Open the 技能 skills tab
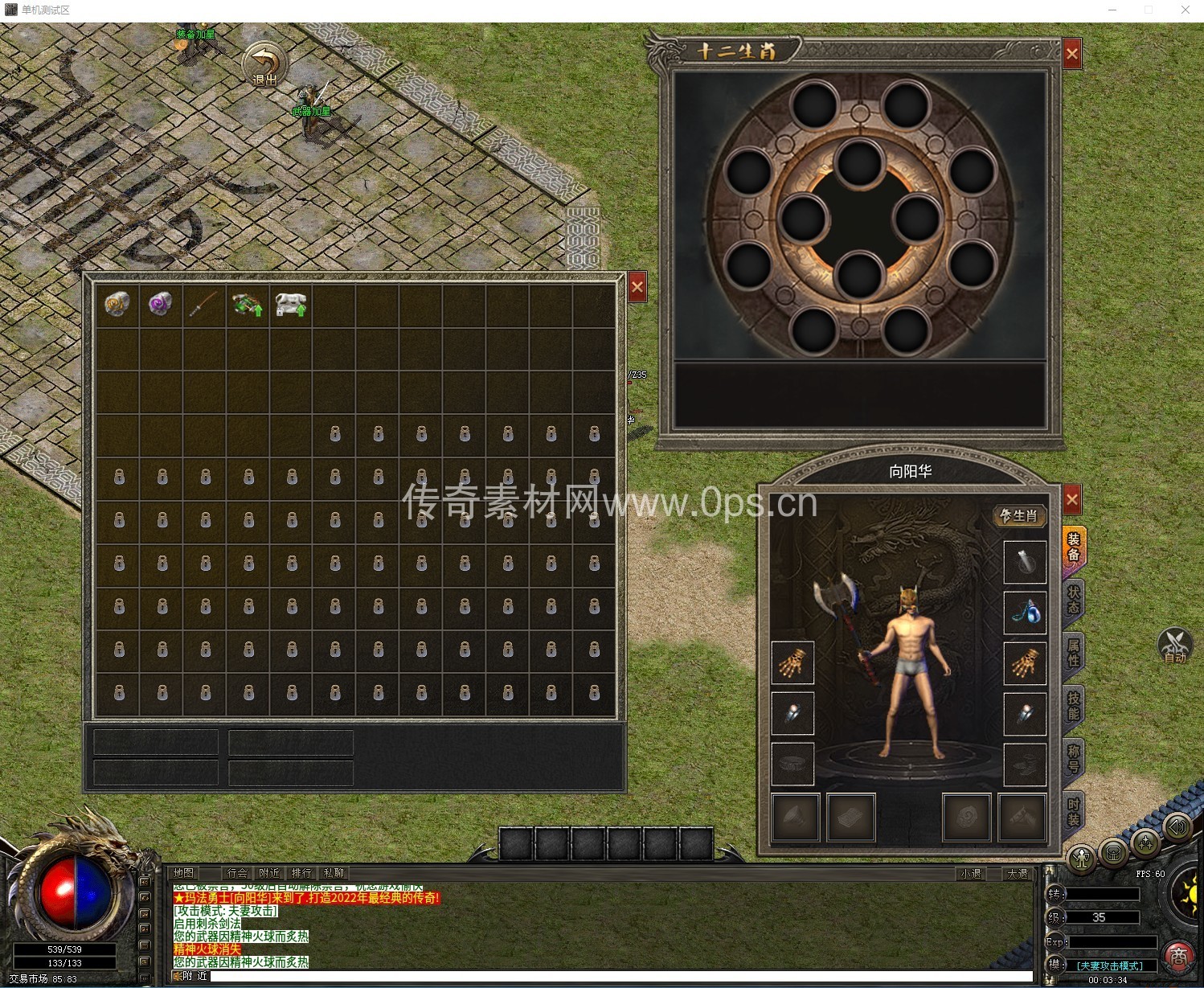 click(x=1074, y=706)
